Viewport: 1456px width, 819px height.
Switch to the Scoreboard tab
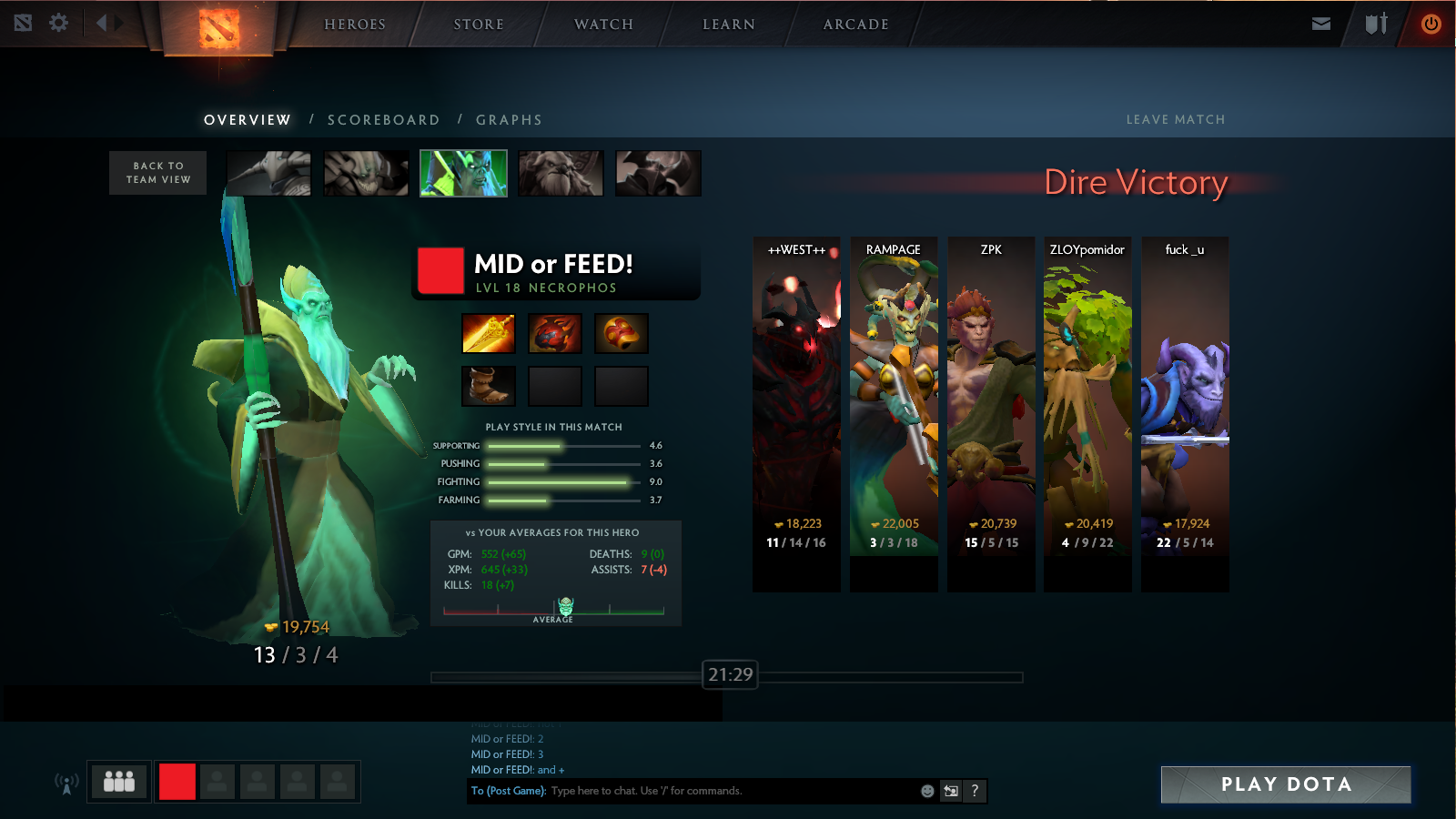383,120
